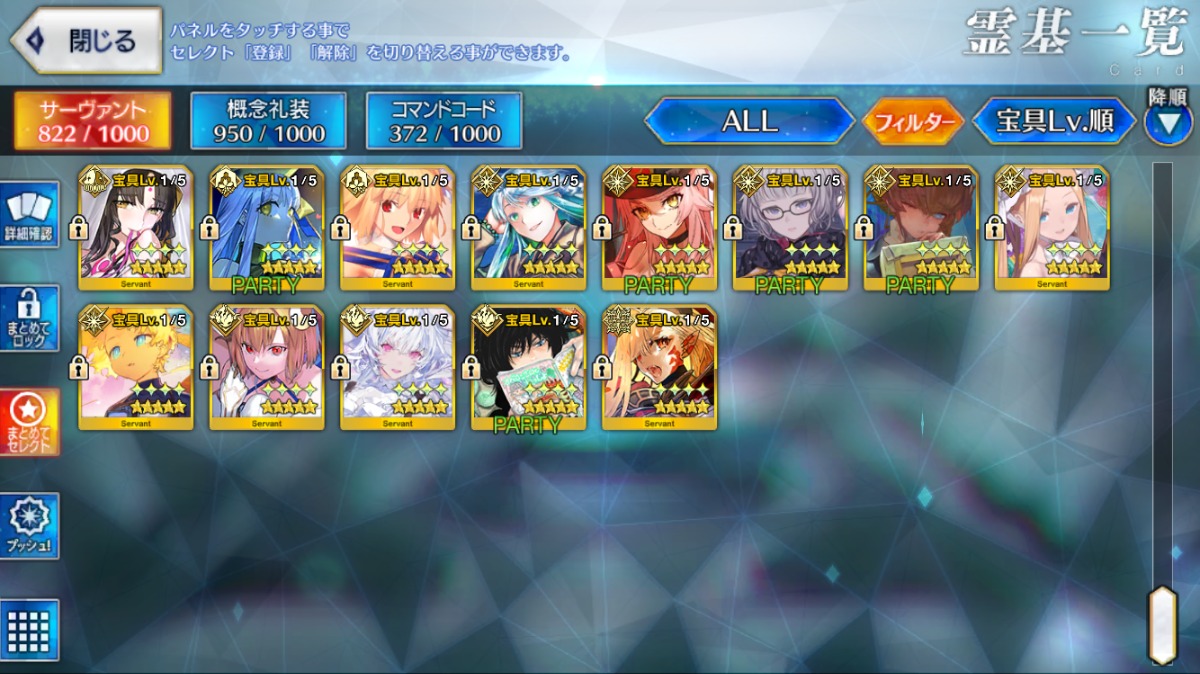Viewport: 1200px width, 674px height.
Task: Close the card list with 閉じる
Action: click(x=86, y=41)
